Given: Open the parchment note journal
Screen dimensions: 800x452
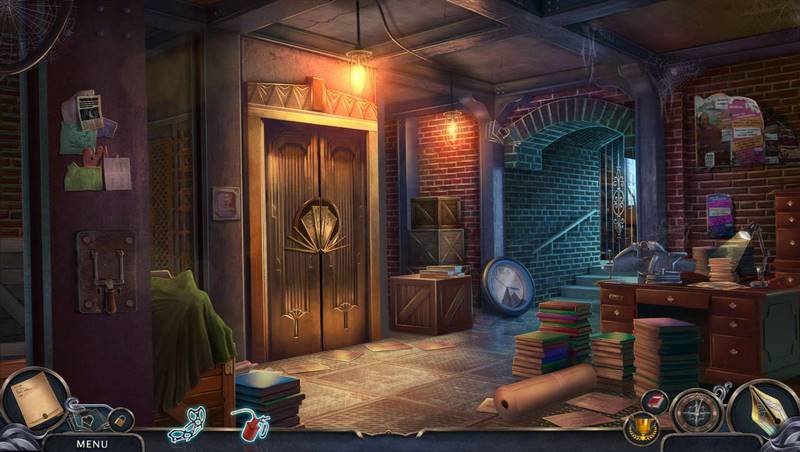Looking at the screenshot, I should pos(33,400).
